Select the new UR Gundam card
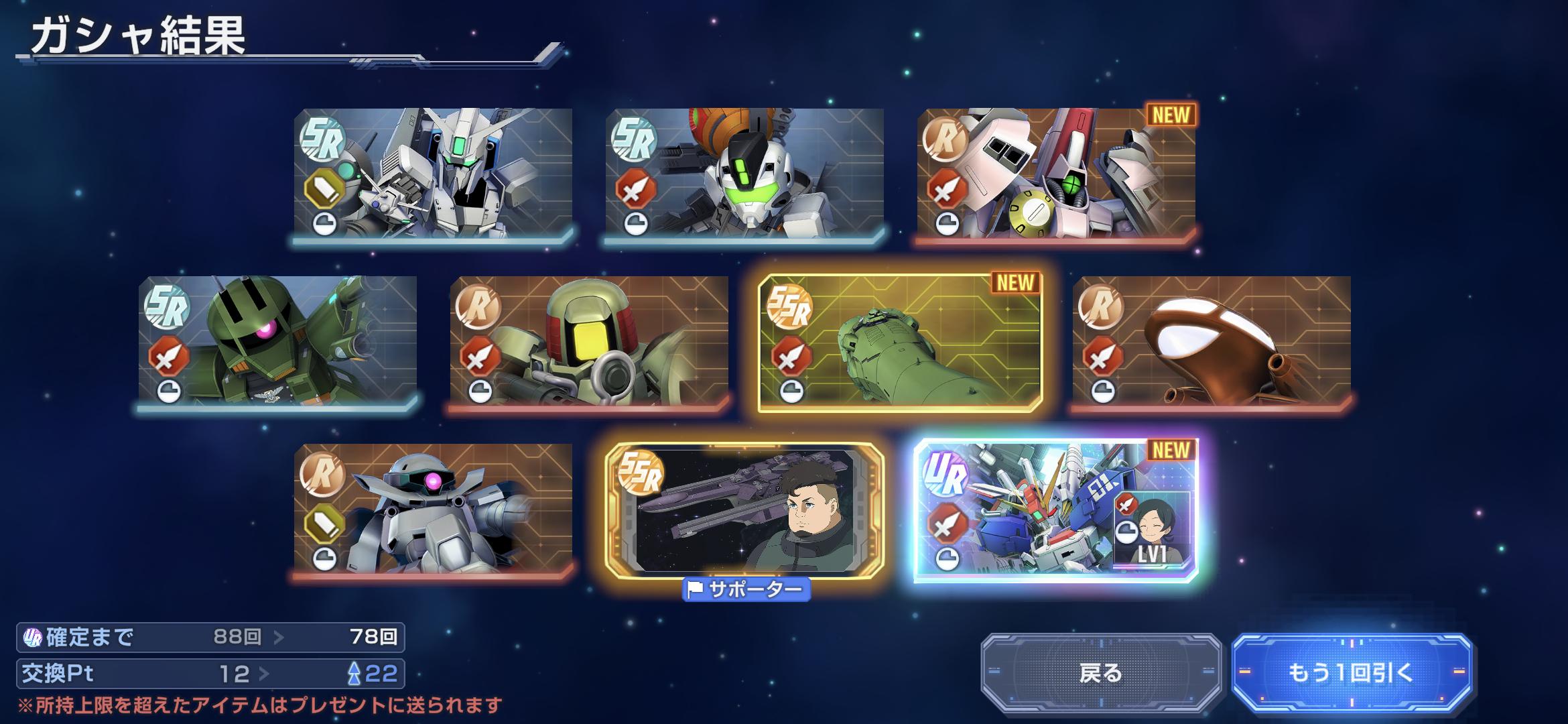This screenshot has height=724, width=1568. pos(1056,511)
